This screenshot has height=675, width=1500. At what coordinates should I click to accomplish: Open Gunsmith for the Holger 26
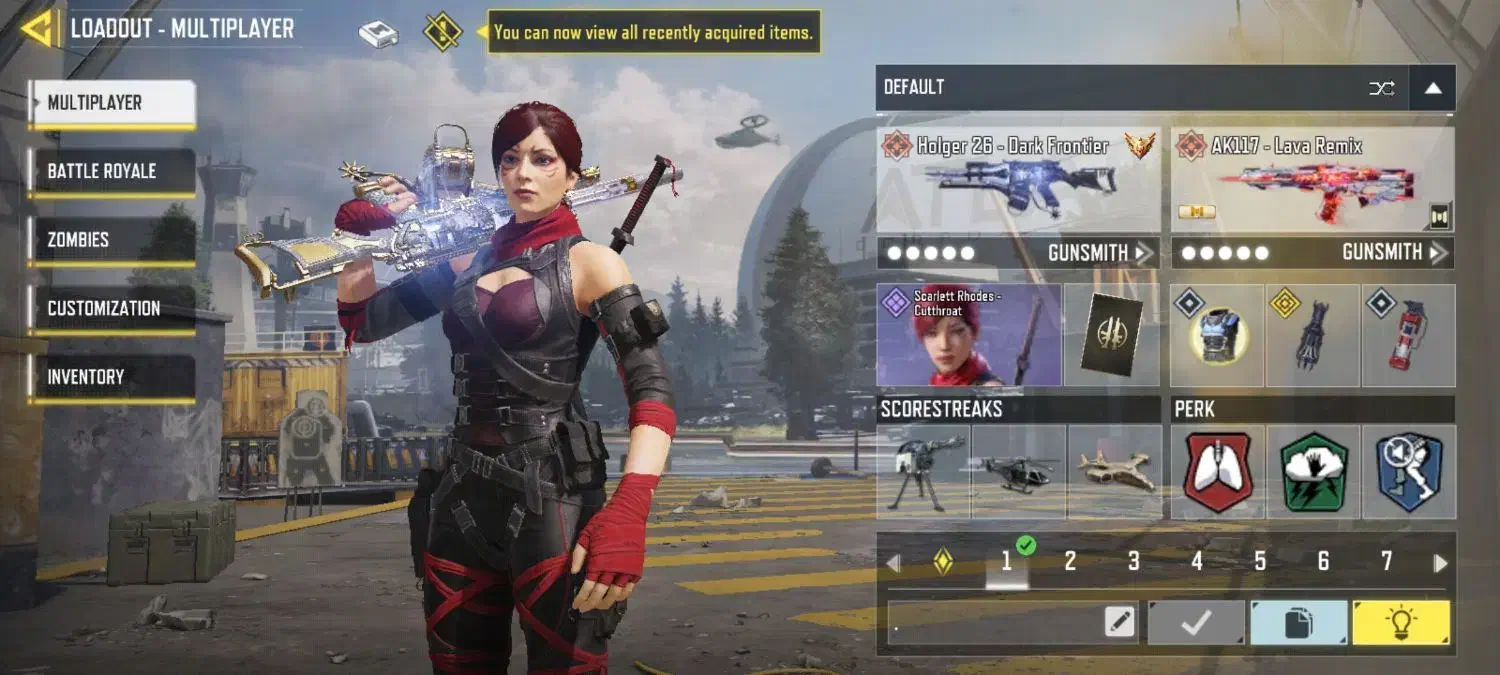[x=1100, y=253]
